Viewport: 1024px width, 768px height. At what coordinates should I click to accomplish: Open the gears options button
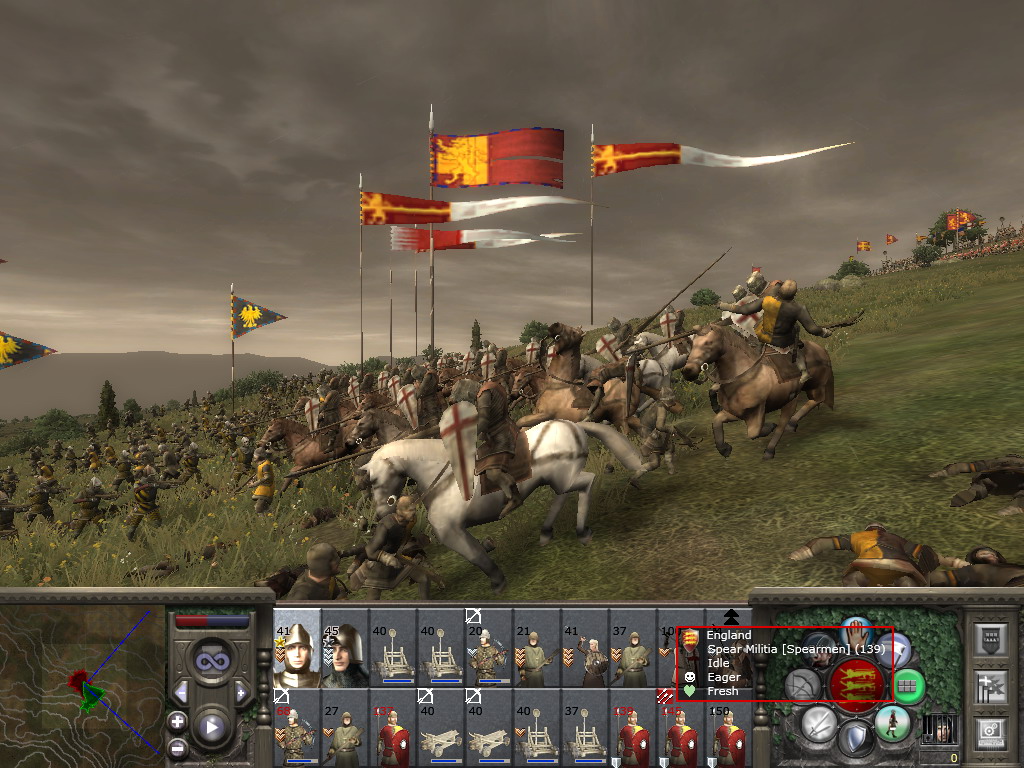(990, 731)
